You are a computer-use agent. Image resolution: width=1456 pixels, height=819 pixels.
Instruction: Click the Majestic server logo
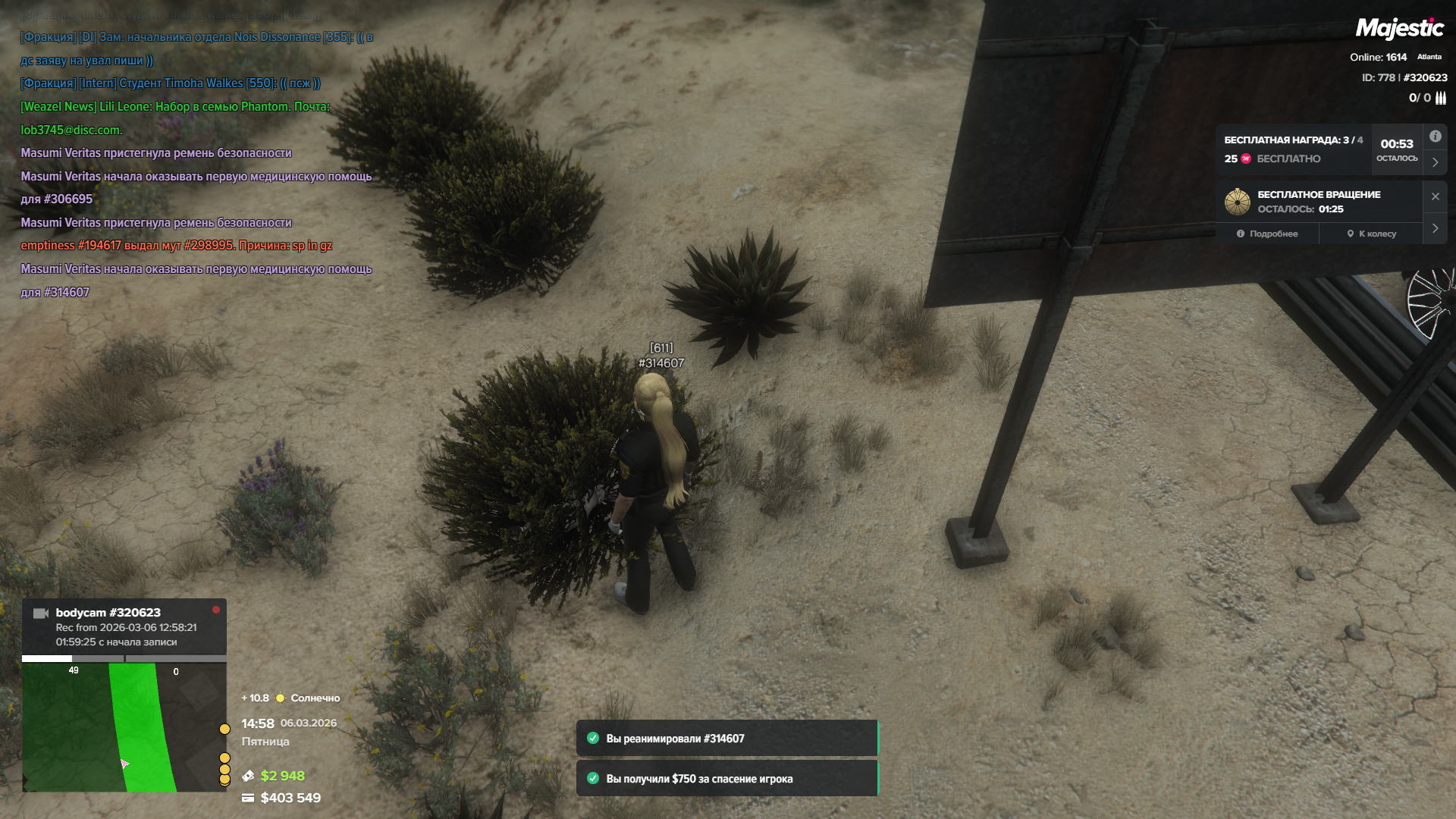[x=1399, y=29]
